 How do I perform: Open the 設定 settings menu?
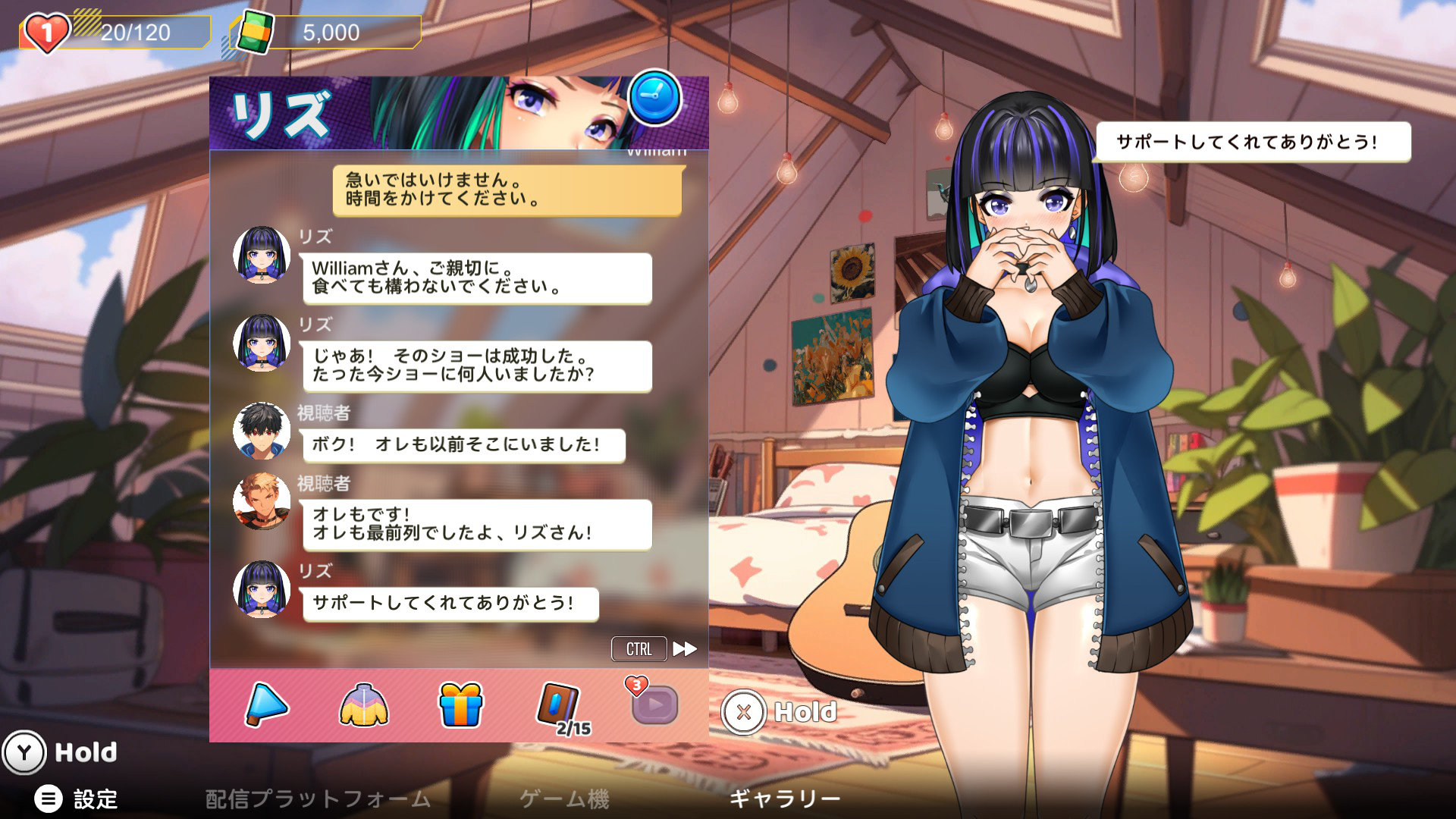77,799
